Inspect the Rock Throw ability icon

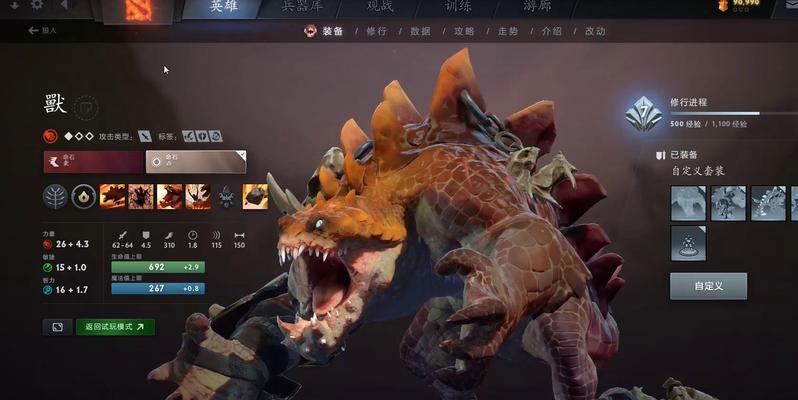[255, 196]
